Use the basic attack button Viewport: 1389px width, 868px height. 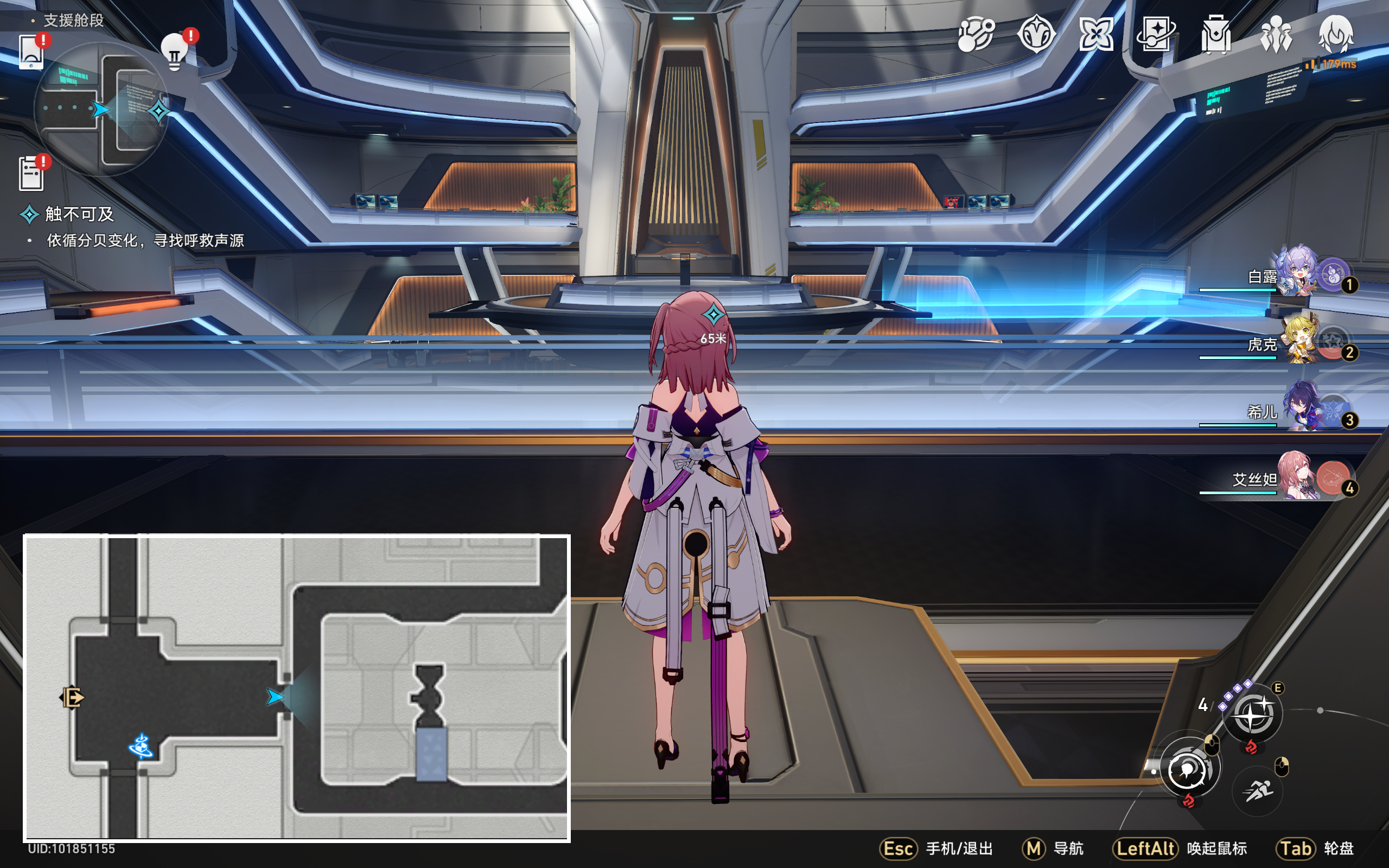click(x=1189, y=768)
